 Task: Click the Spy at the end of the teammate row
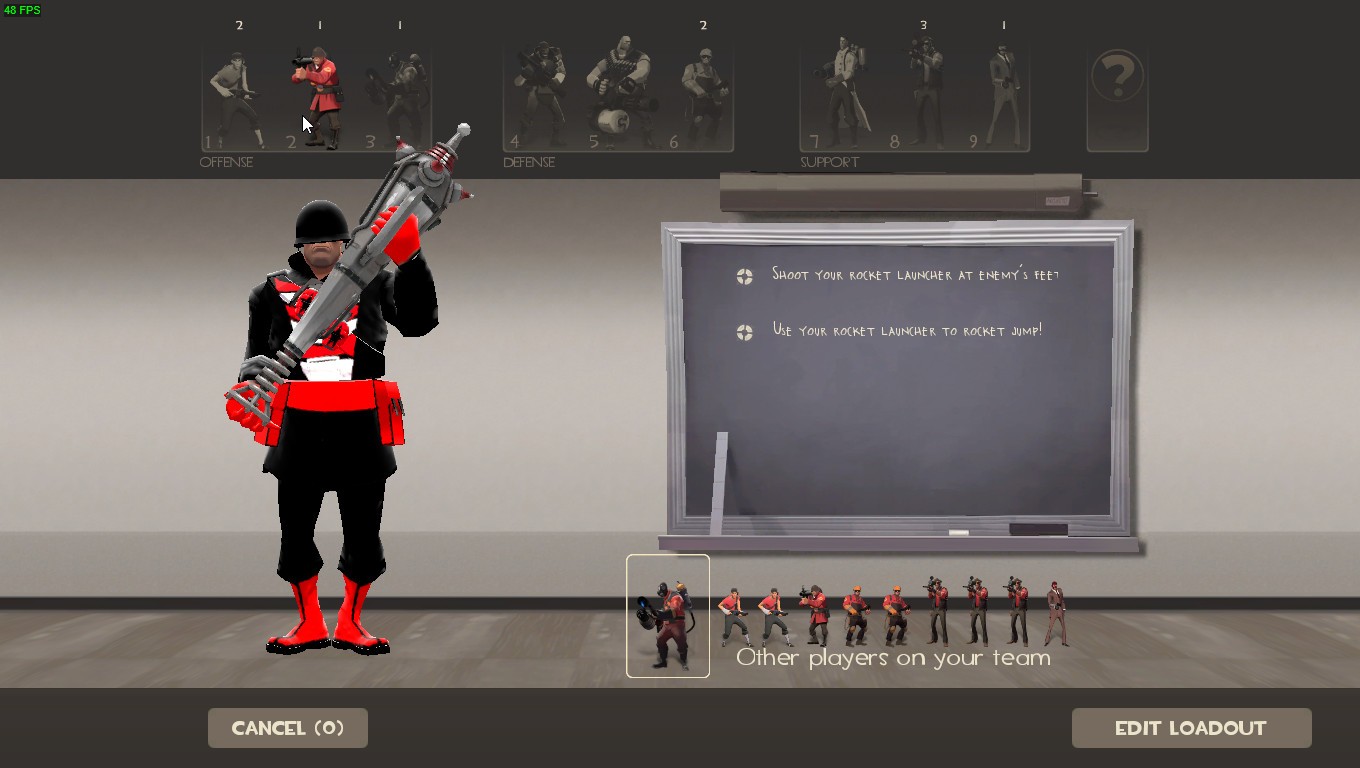[1055, 612]
